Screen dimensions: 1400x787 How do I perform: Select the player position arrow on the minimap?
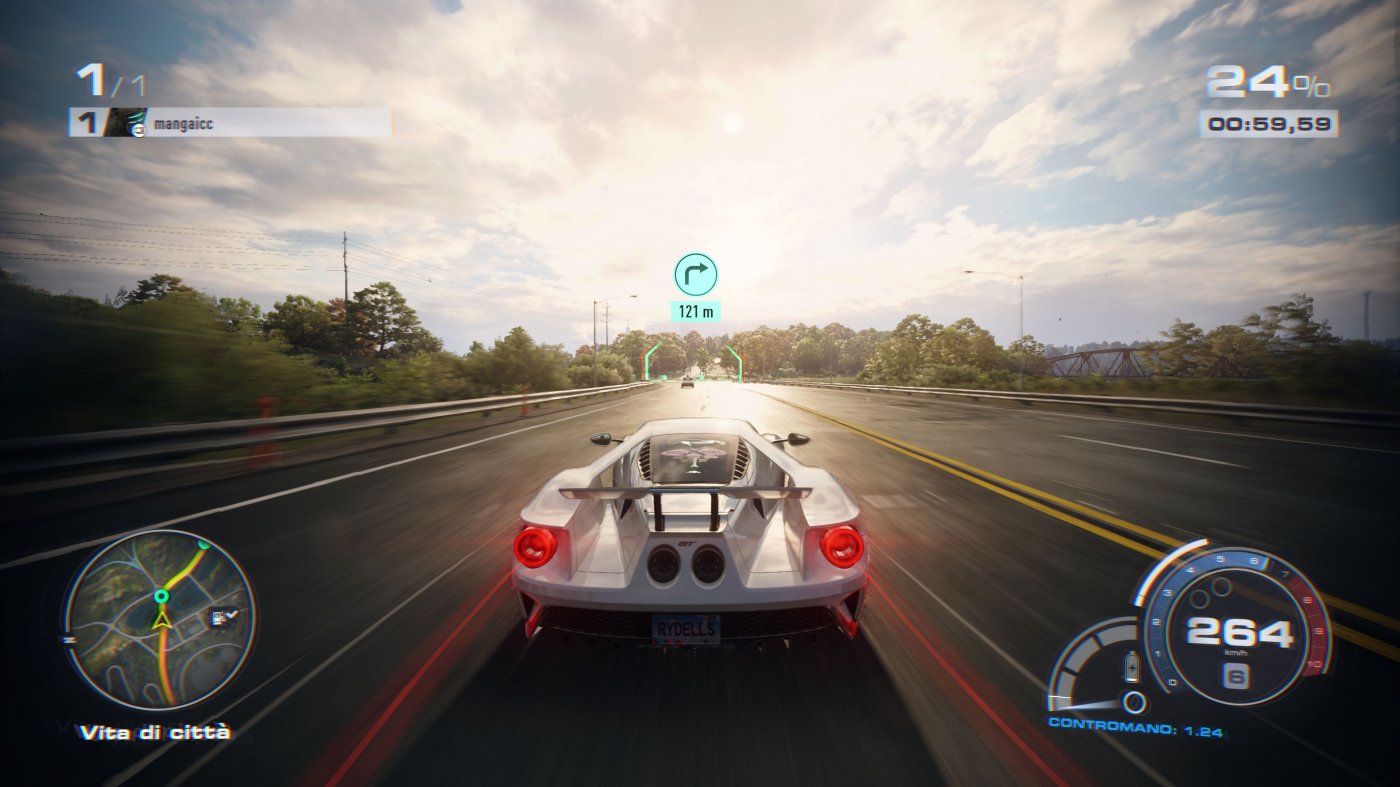coord(162,620)
